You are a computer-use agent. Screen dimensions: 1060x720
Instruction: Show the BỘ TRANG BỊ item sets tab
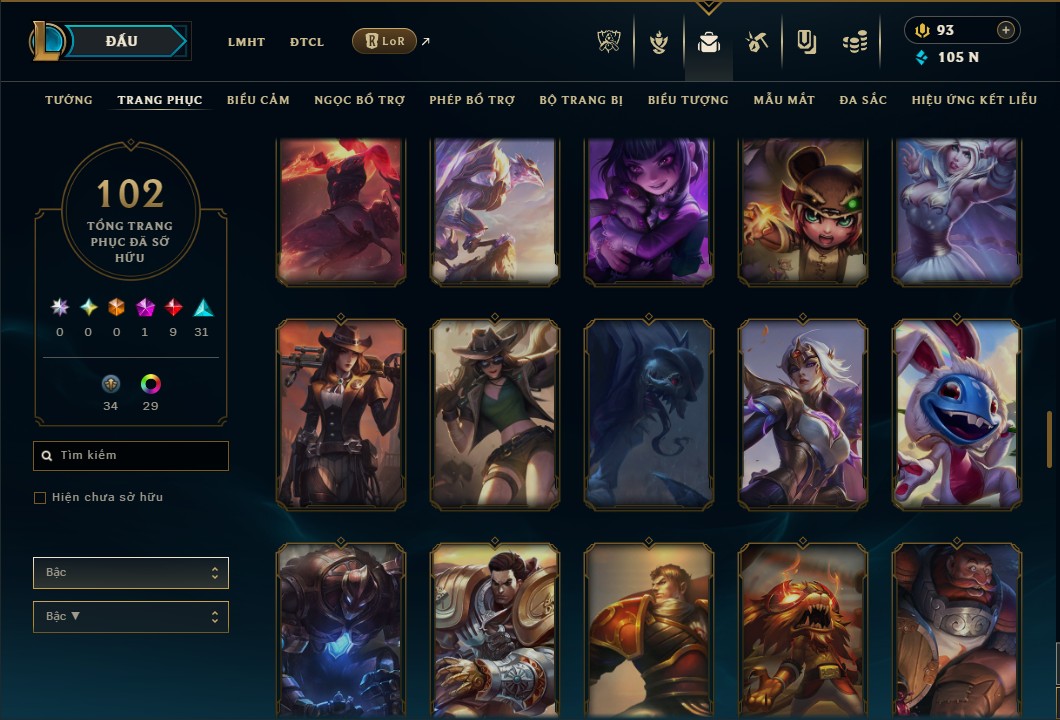(581, 100)
